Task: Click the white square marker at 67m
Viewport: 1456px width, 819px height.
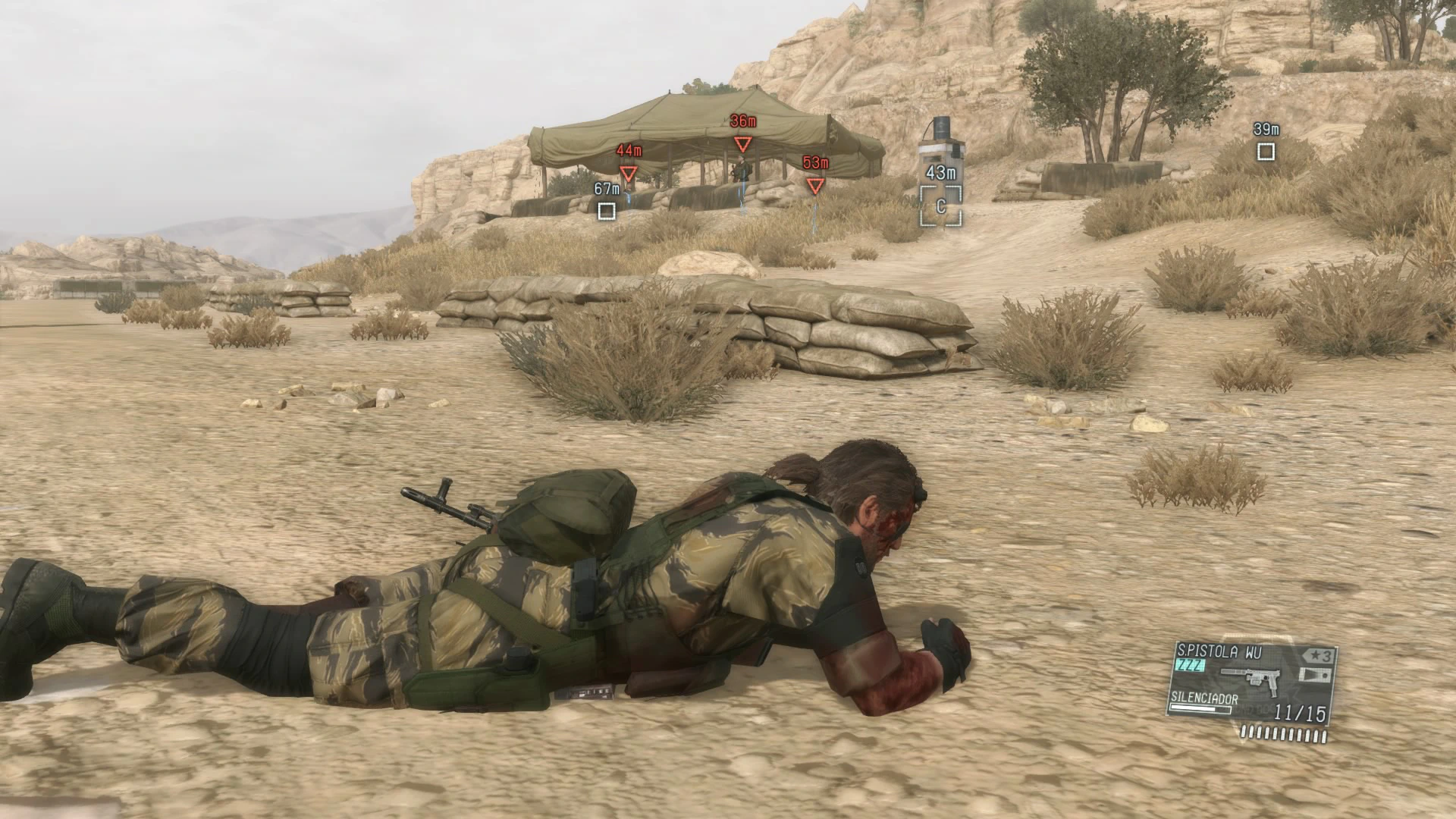Action: point(607,211)
